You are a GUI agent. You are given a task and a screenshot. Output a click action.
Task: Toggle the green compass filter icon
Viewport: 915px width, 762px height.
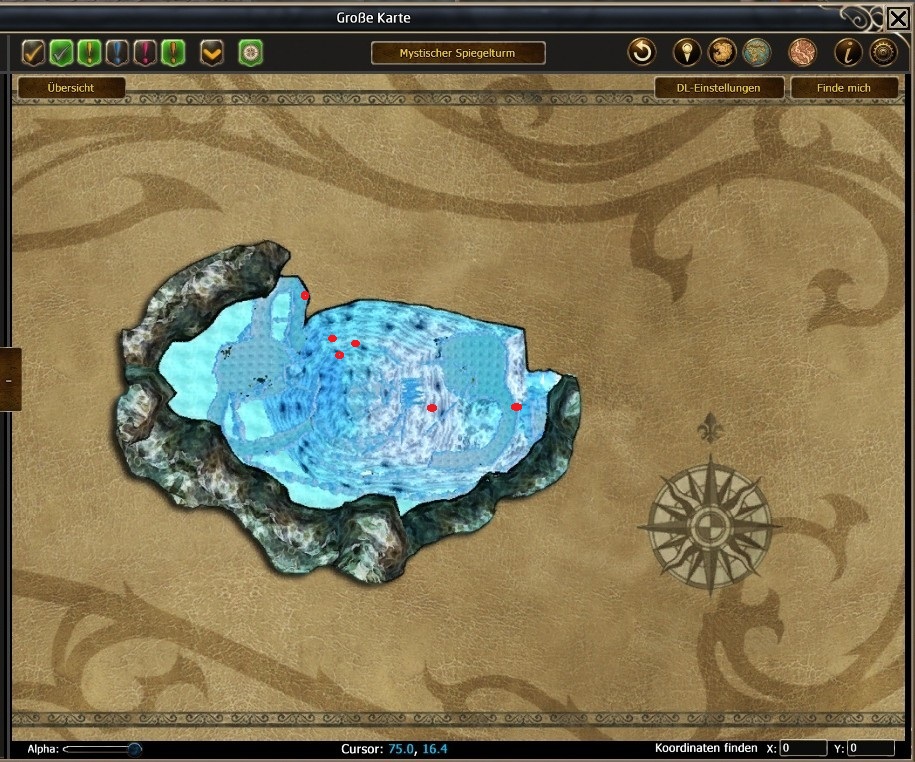(x=250, y=52)
